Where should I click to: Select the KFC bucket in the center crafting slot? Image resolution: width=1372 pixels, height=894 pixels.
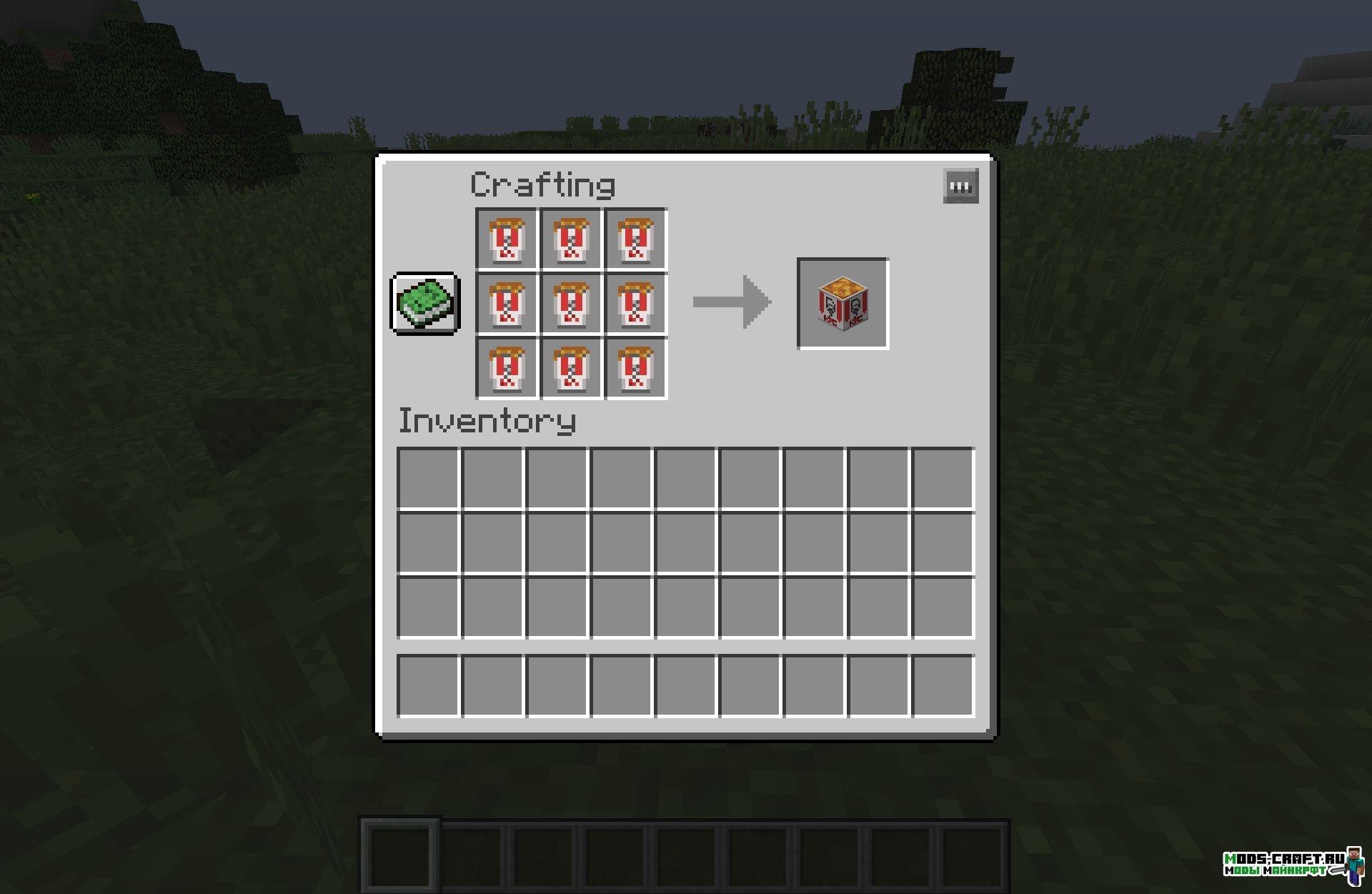coord(570,304)
